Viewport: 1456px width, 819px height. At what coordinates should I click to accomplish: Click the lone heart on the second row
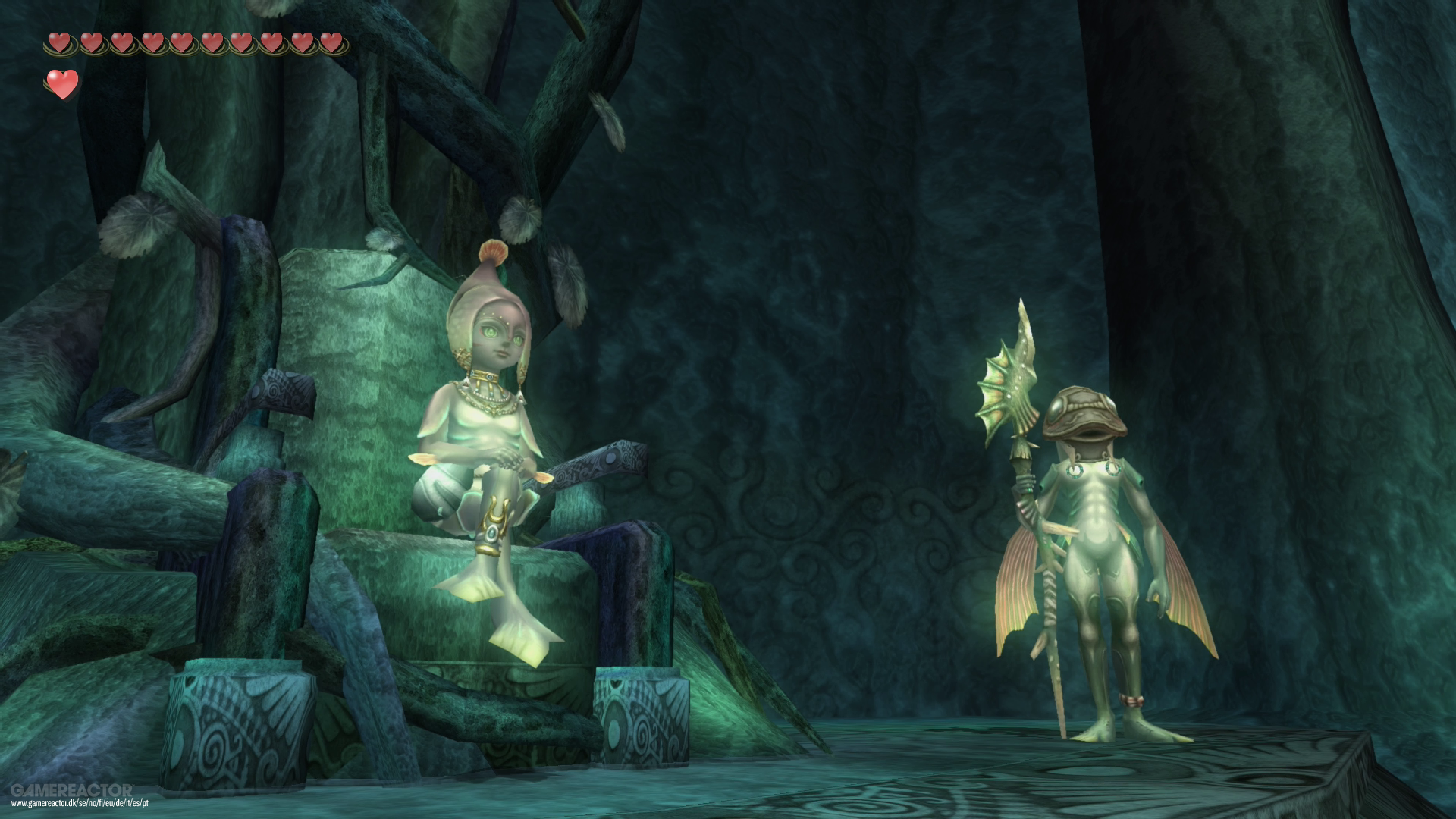point(63,83)
